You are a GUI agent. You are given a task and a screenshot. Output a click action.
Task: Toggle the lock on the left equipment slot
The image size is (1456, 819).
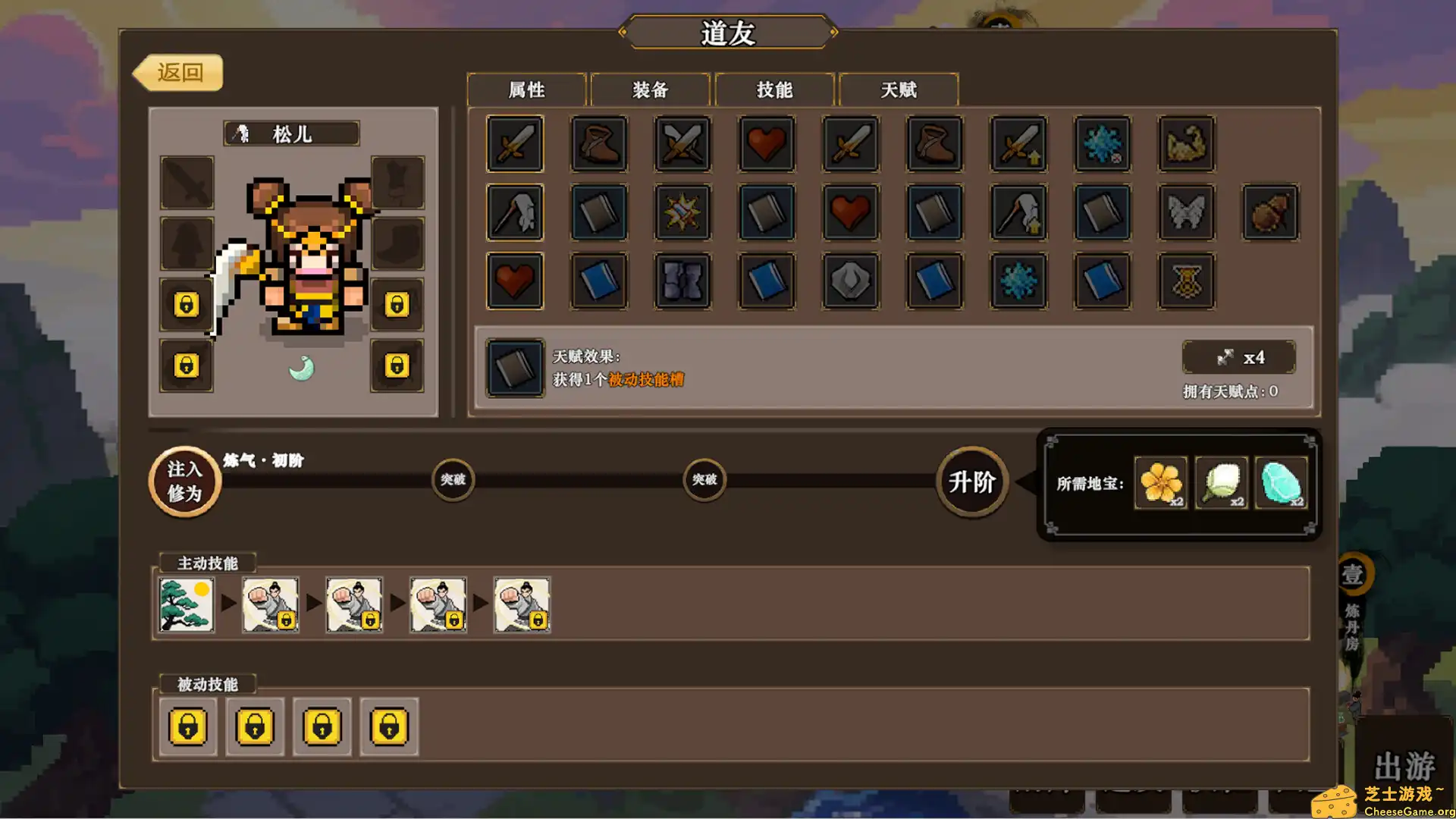click(186, 306)
